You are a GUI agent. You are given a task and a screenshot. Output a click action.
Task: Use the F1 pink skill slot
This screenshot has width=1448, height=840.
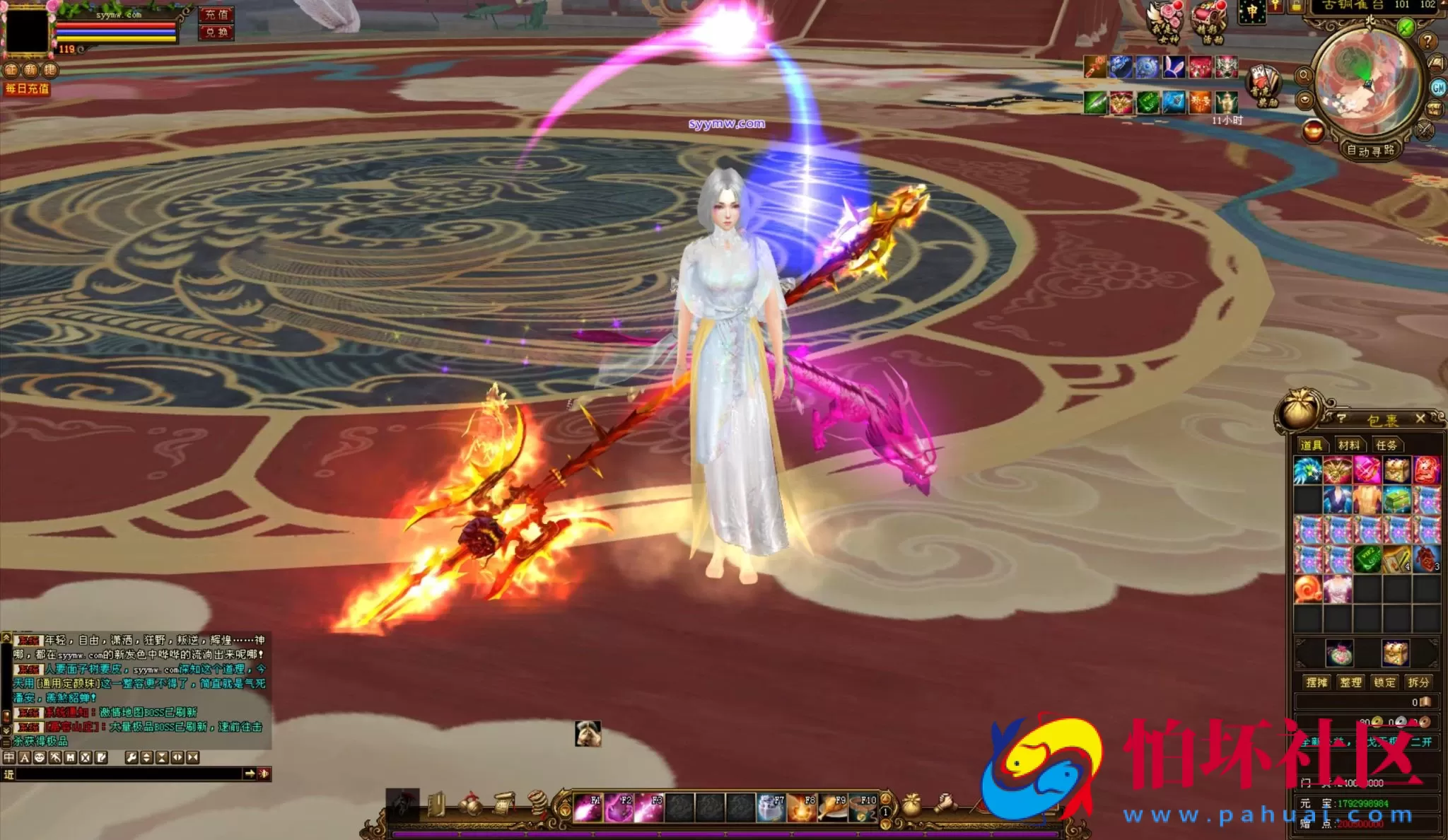[588, 808]
